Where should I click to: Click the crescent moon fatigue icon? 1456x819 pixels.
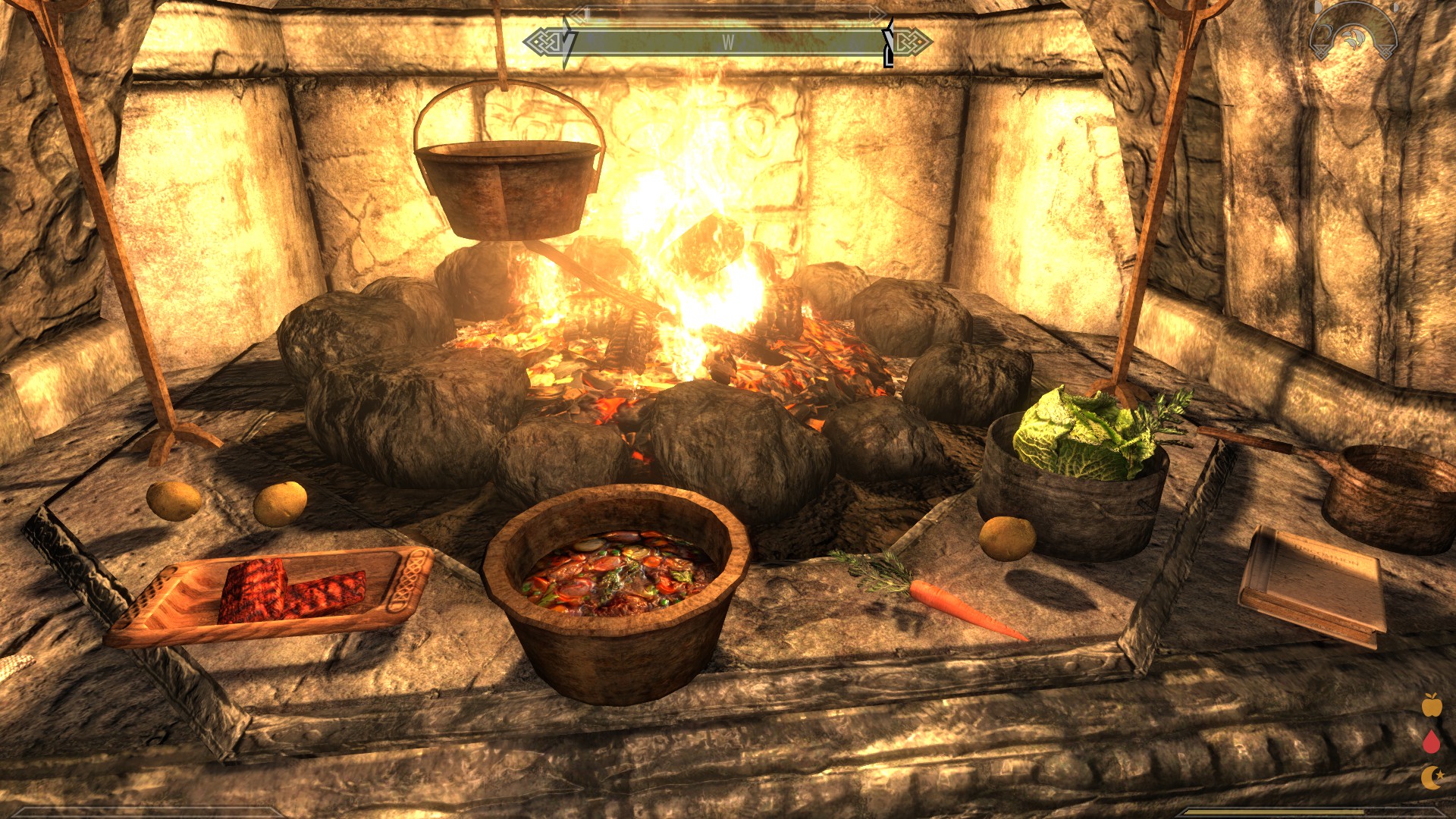click(1431, 777)
